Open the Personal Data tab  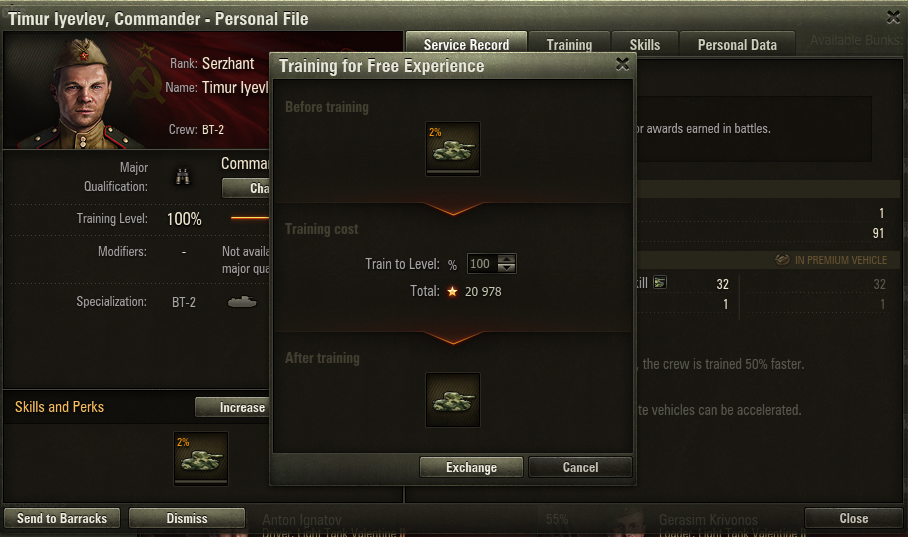click(x=736, y=45)
